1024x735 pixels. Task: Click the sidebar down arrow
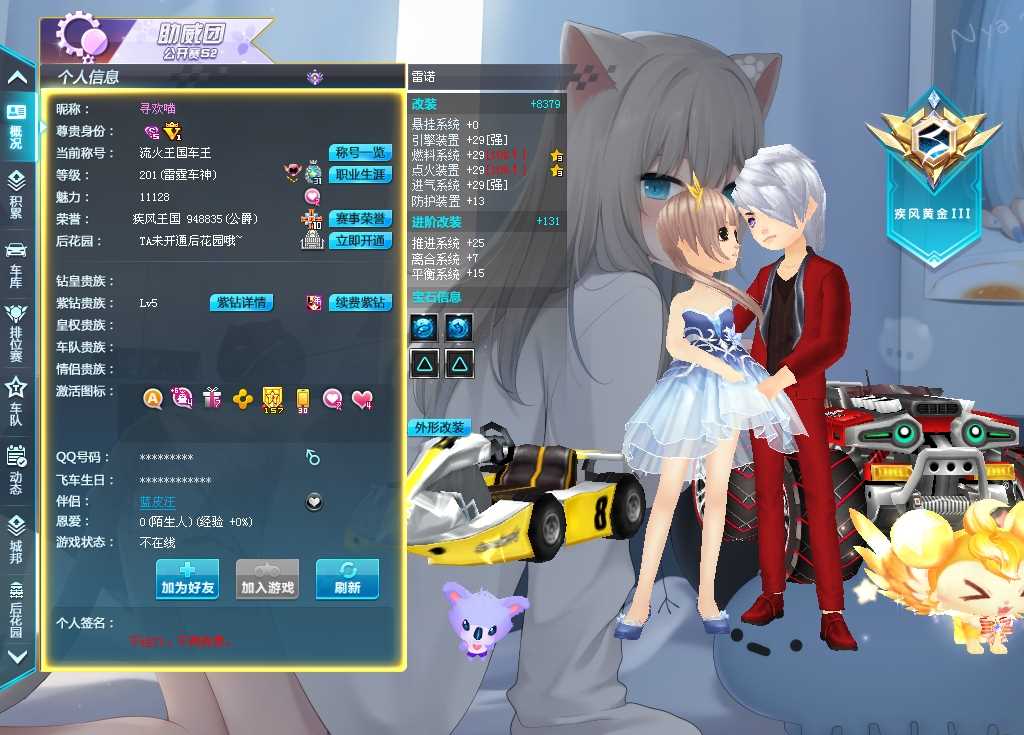[x=16, y=657]
